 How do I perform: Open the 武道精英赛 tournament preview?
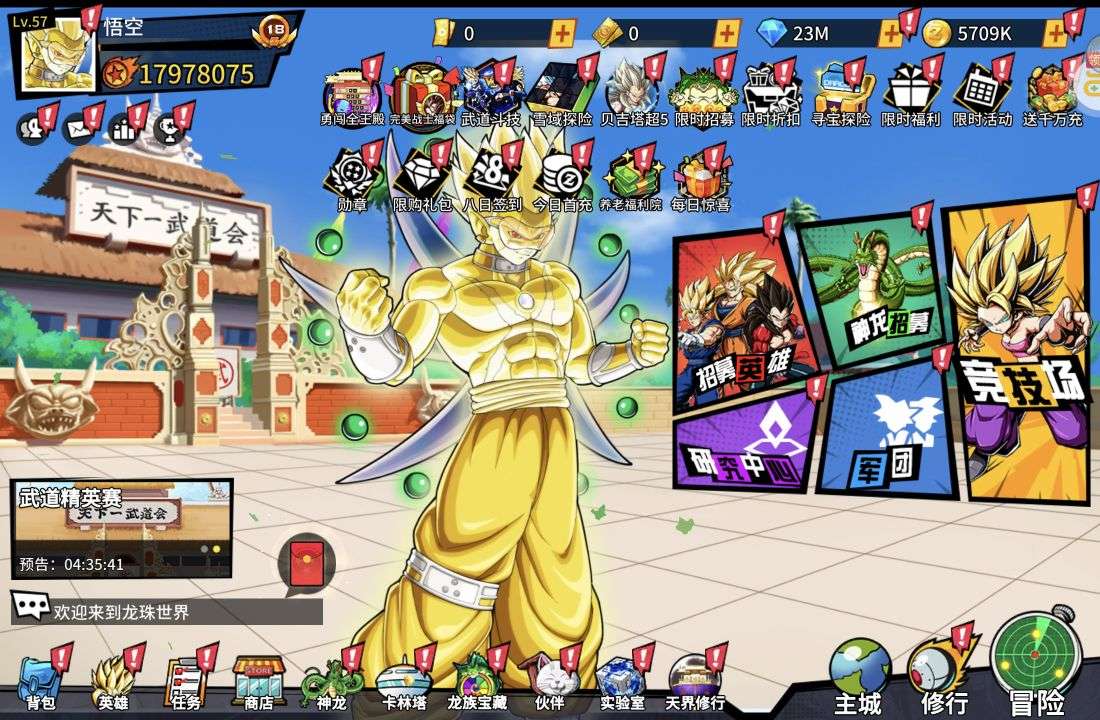121,528
